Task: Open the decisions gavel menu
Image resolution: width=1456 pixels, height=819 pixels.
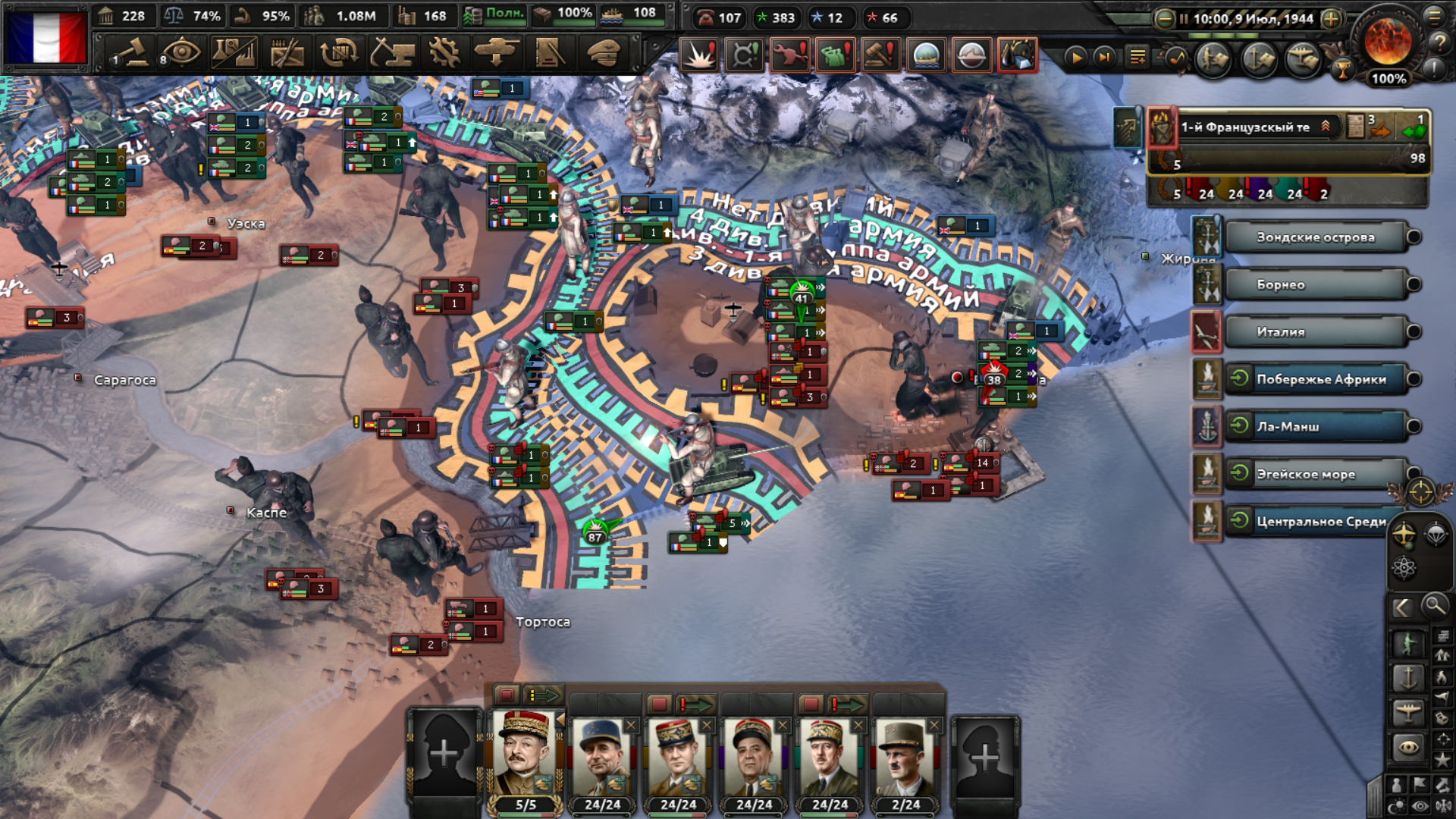Action: pos(132,54)
